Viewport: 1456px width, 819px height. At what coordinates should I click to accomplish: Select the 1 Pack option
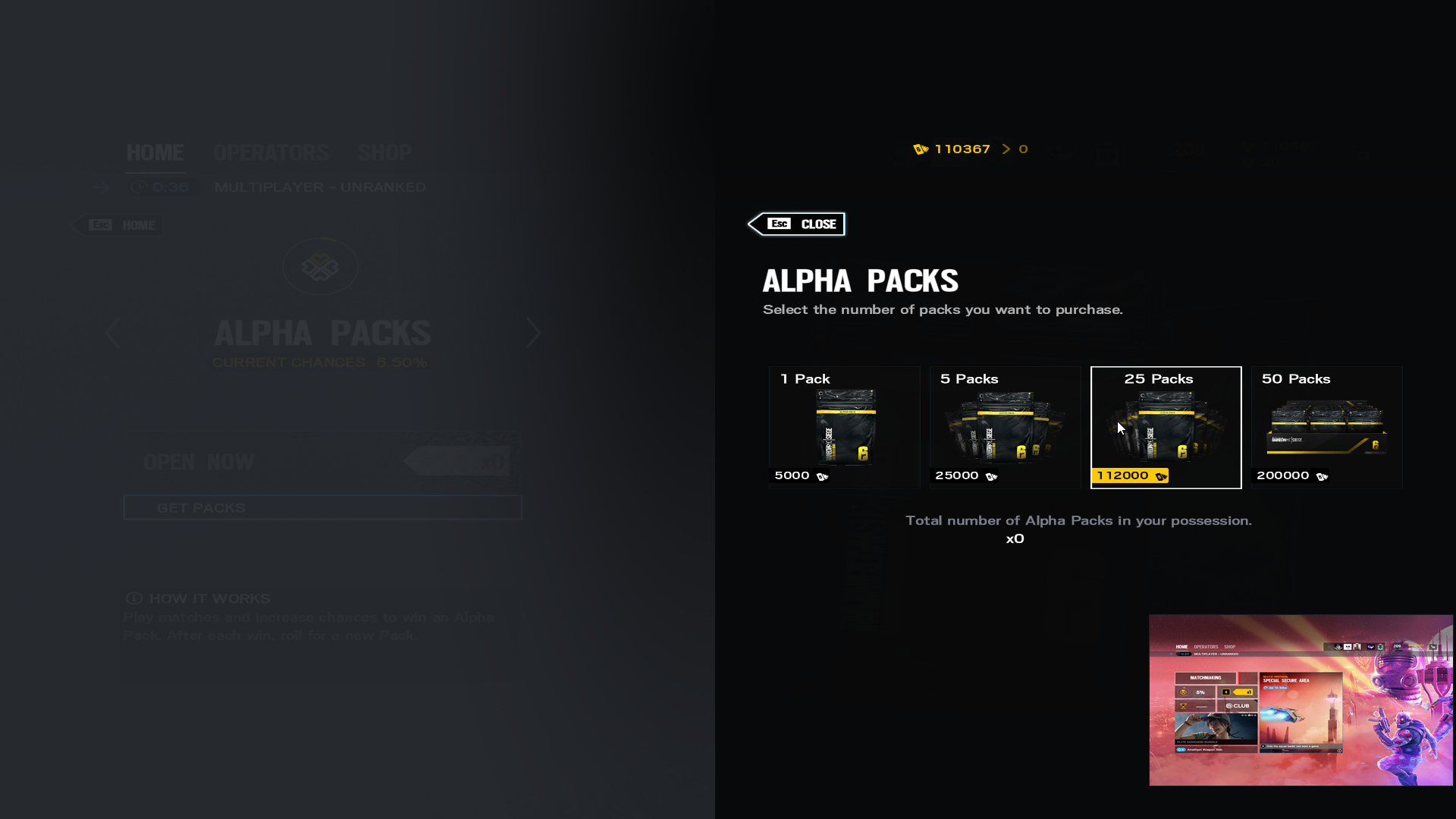pyautogui.click(x=844, y=427)
